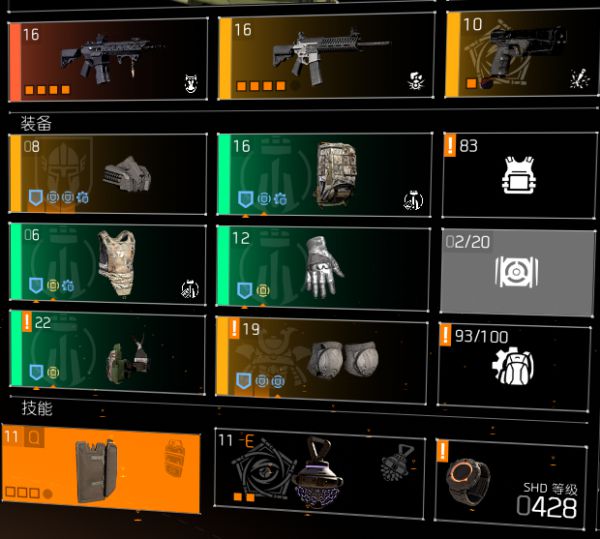This screenshot has height=539, width=600.
Task: Open the level 10 pistol sidearm slot
Action: 515,55
